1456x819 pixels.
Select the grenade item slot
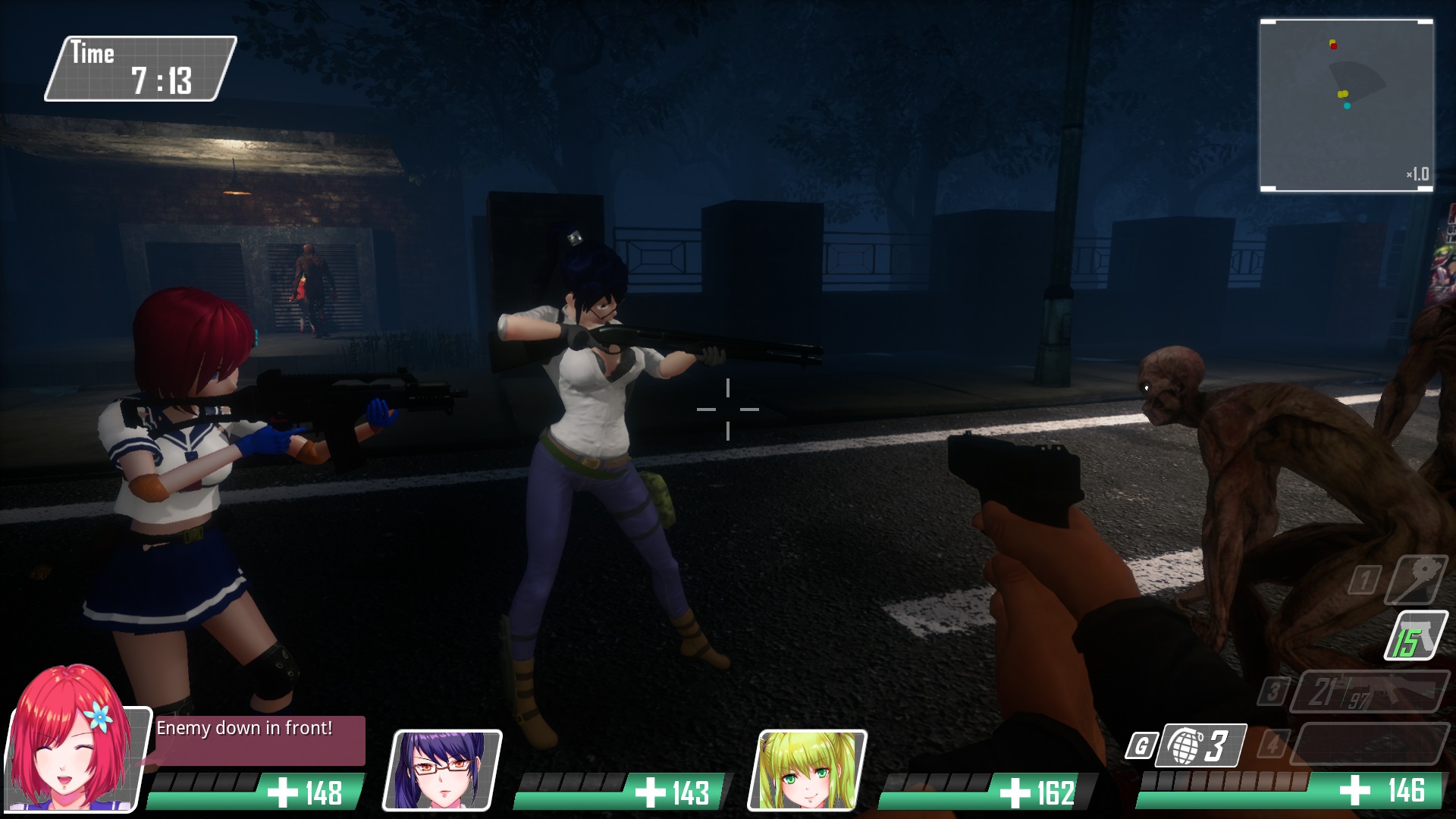point(1203,745)
